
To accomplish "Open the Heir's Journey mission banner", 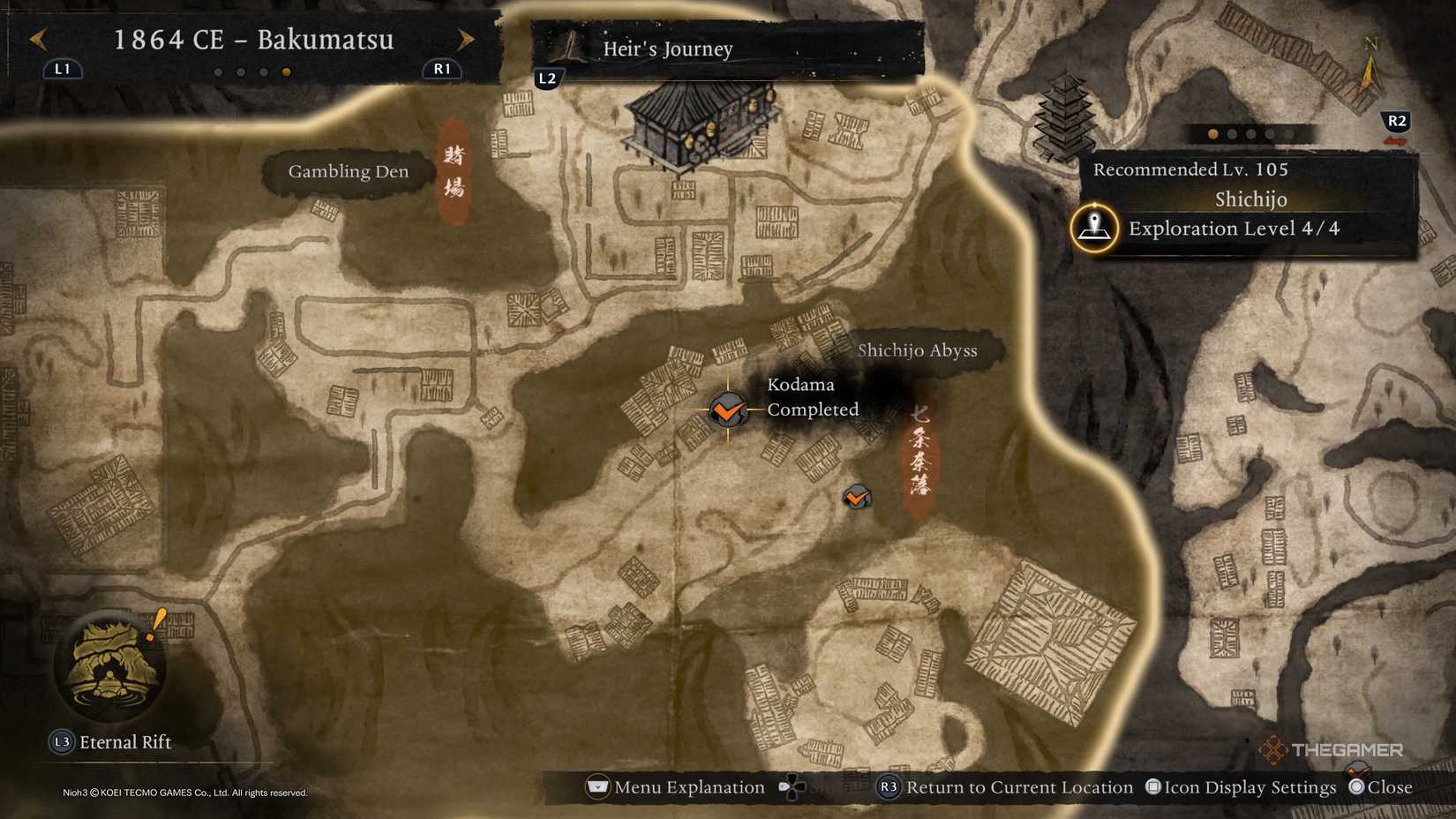I will pos(667,49).
